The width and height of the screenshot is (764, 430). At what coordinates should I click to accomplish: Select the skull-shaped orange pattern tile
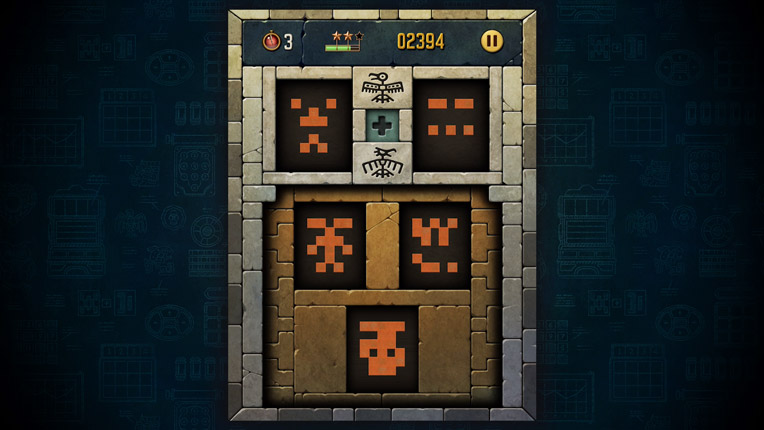(x=382, y=348)
